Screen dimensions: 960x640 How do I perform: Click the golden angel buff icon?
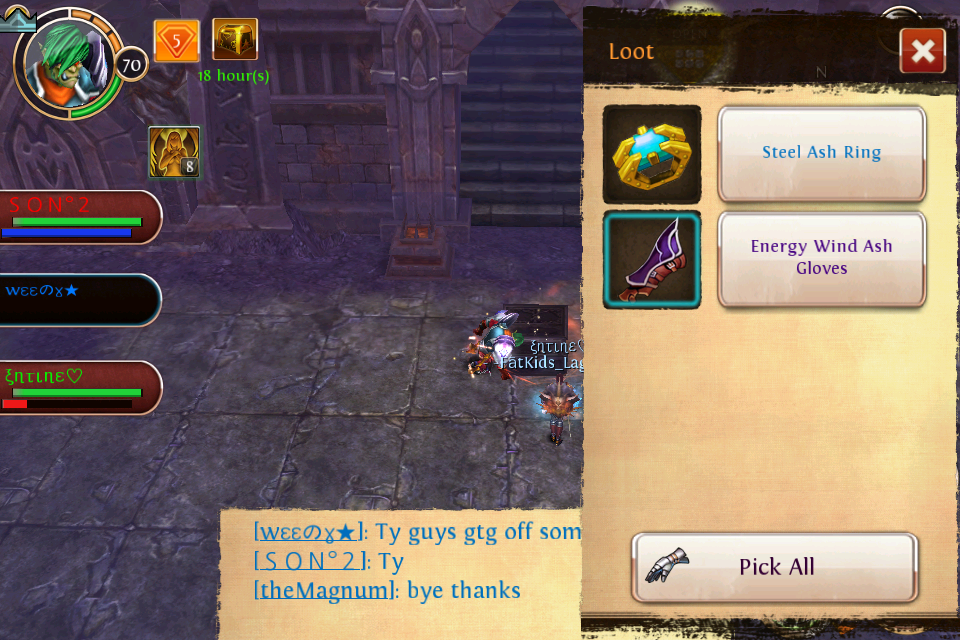tap(174, 152)
